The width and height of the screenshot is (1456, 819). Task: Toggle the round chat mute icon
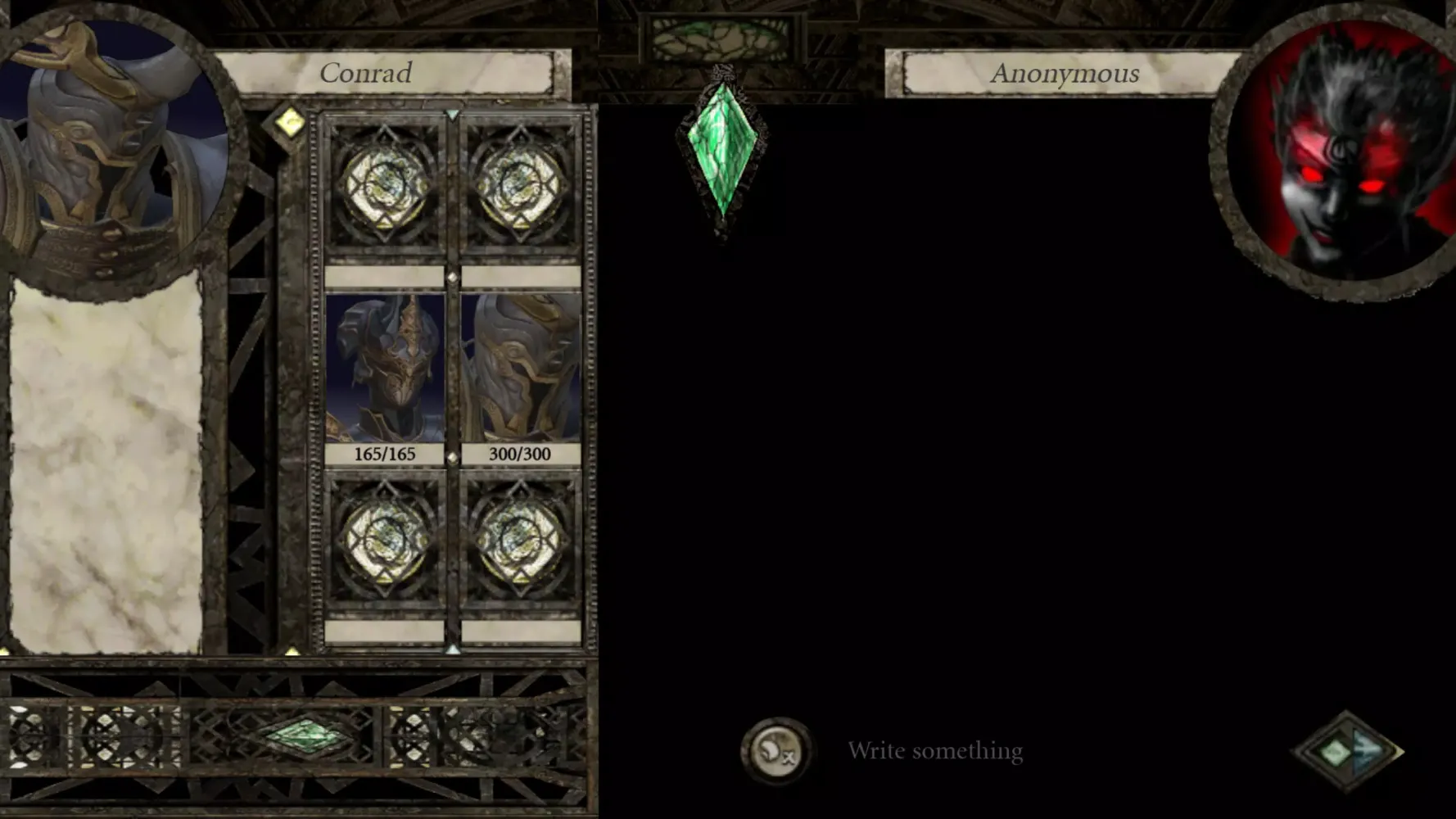pos(775,751)
